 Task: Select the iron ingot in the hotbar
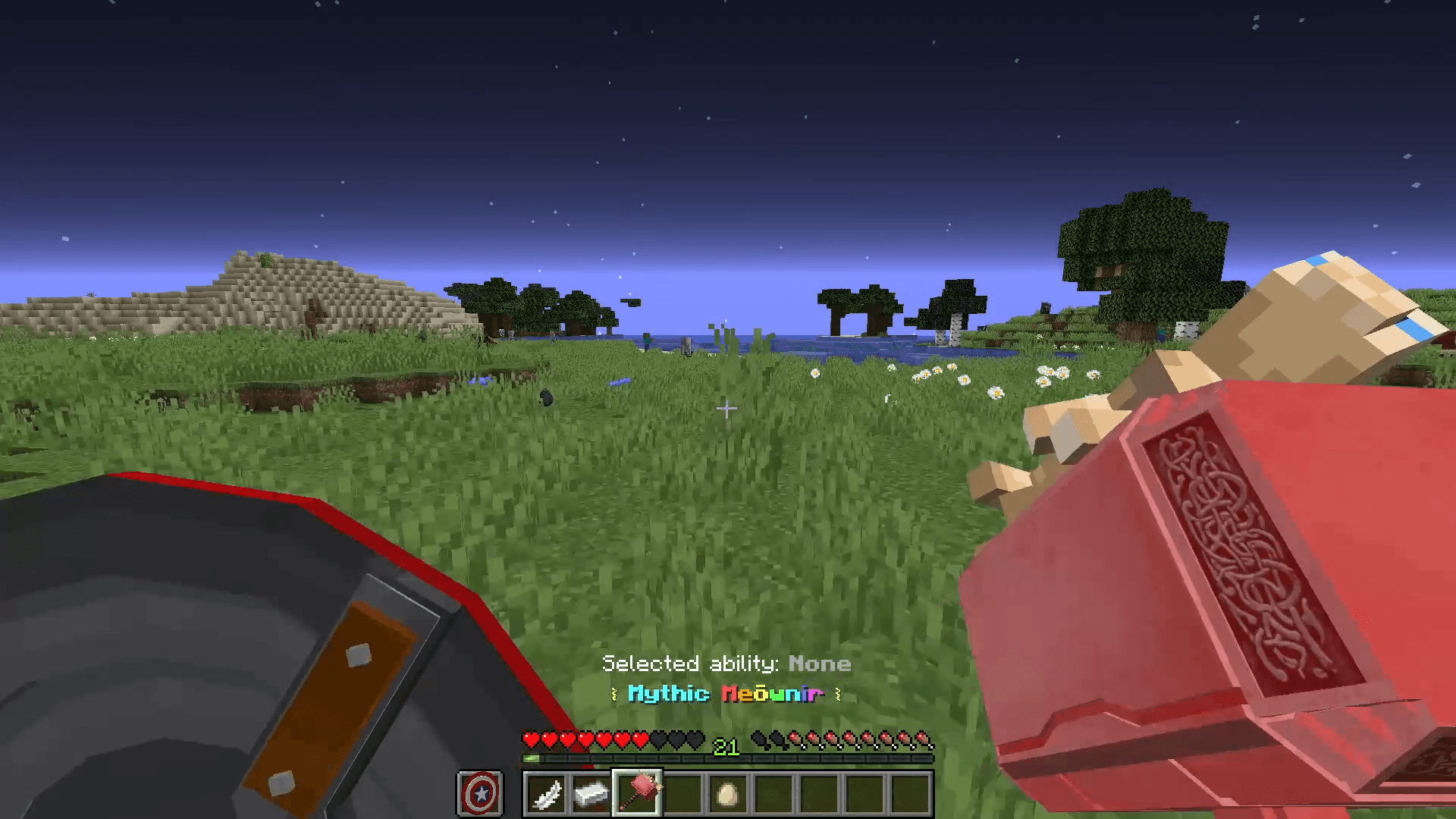592,791
